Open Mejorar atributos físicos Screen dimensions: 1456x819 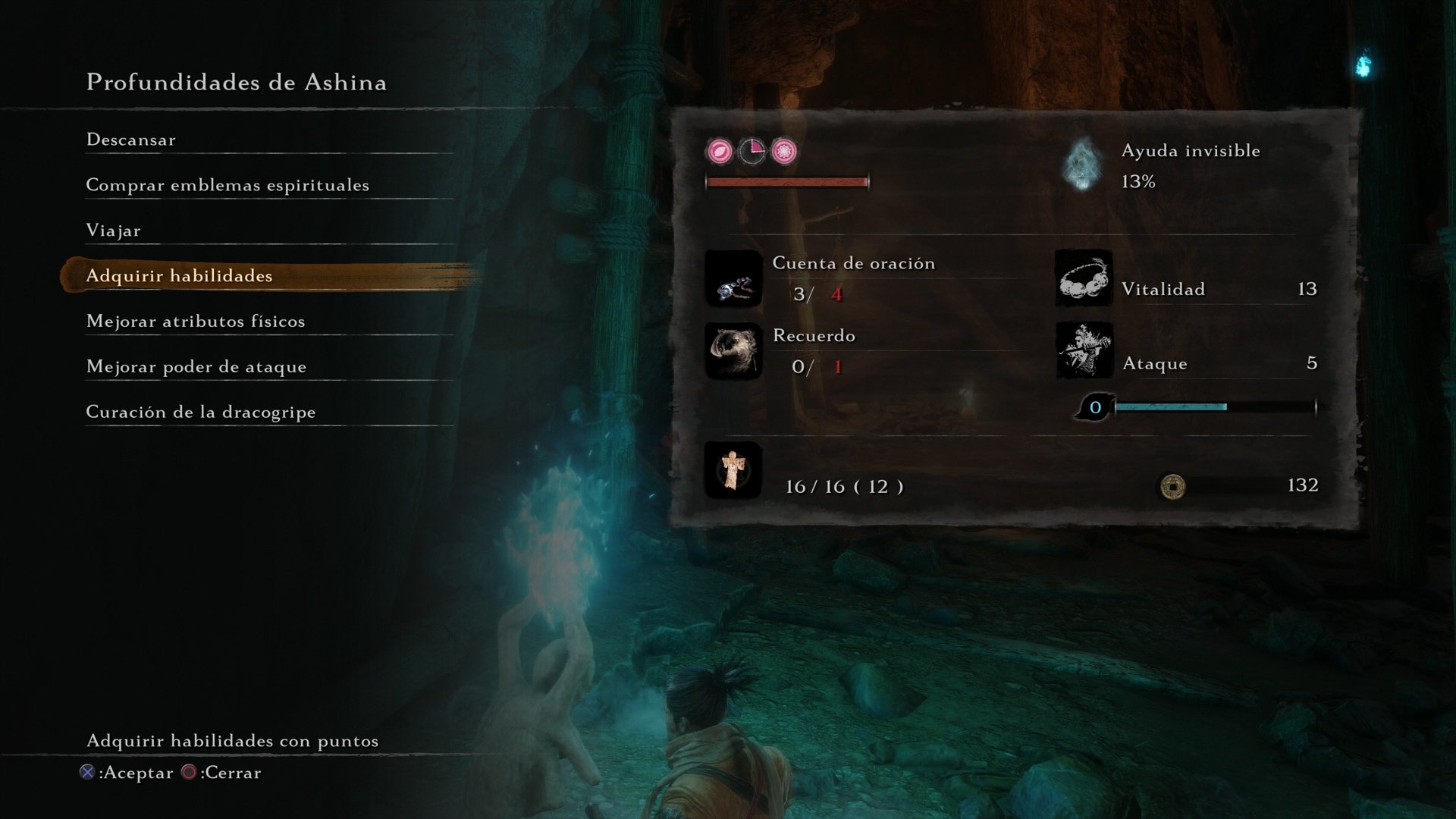pyautogui.click(x=196, y=321)
